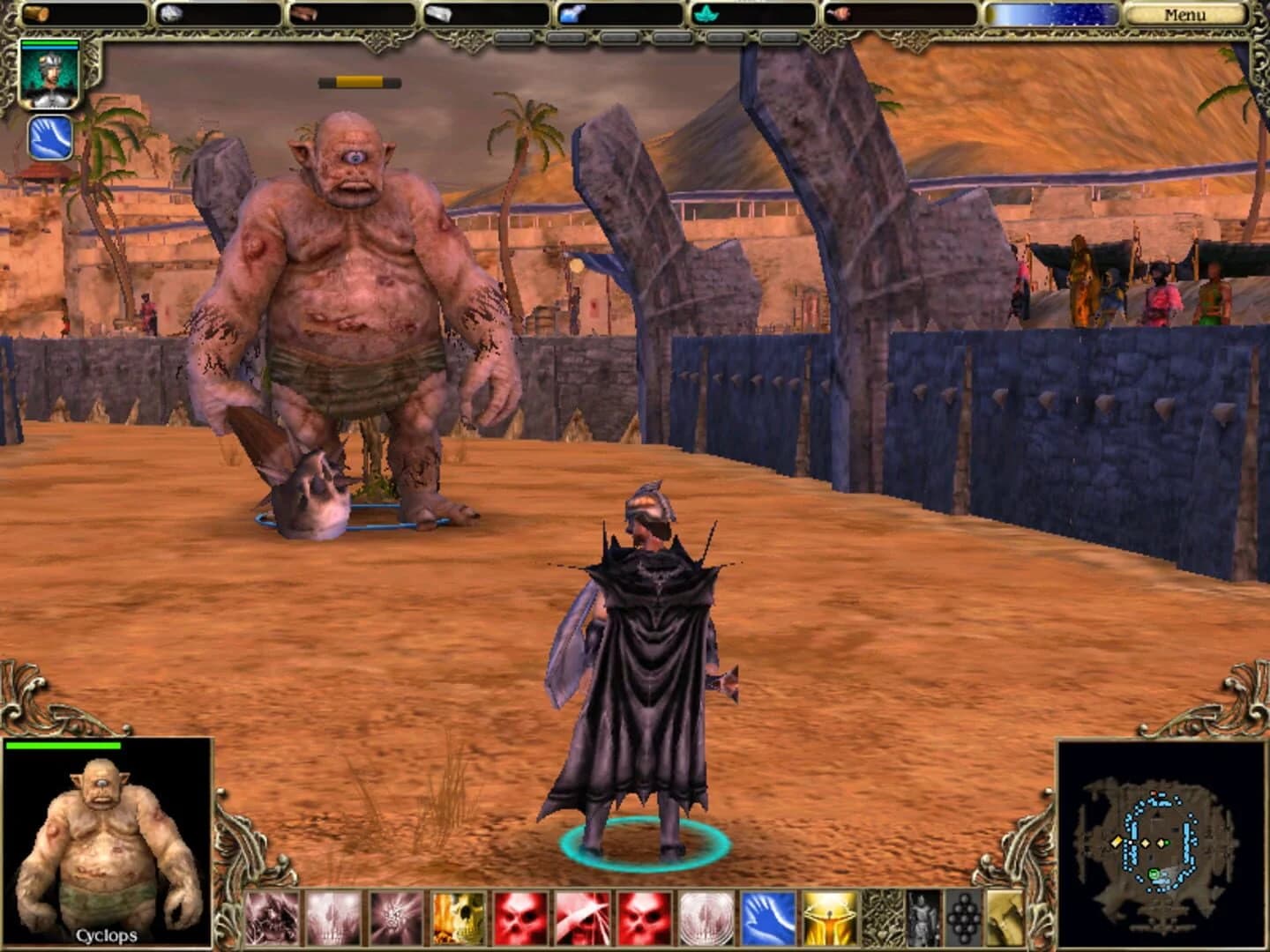Click the spiral rings spell icon
The height and width of the screenshot is (952, 1270).
704,917
